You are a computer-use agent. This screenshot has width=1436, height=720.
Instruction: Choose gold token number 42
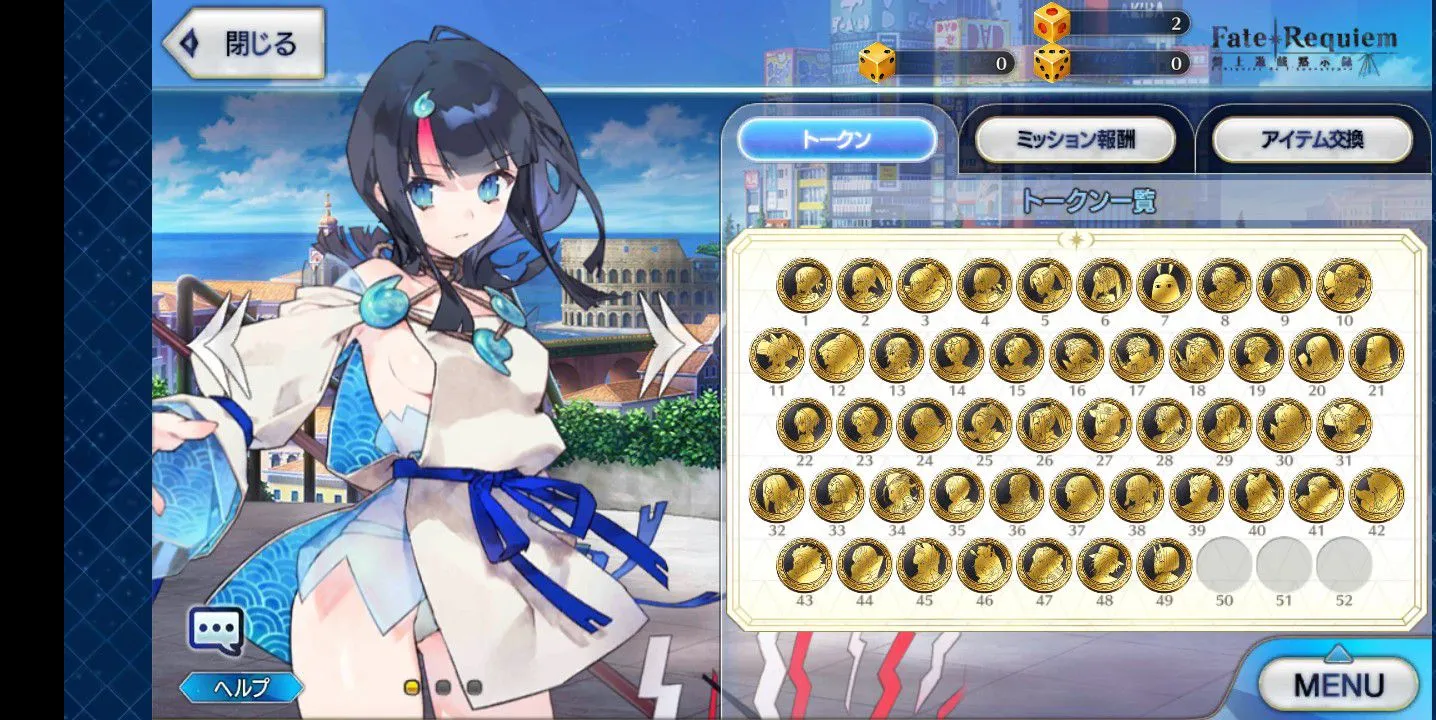coord(1376,495)
